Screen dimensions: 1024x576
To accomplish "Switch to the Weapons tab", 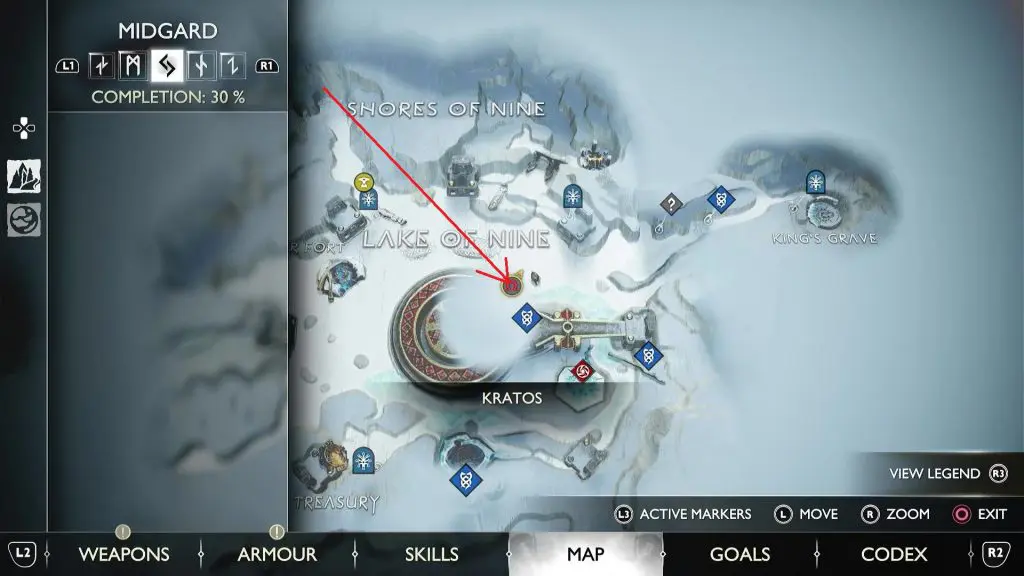I will pyautogui.click(x=124, y=554).
